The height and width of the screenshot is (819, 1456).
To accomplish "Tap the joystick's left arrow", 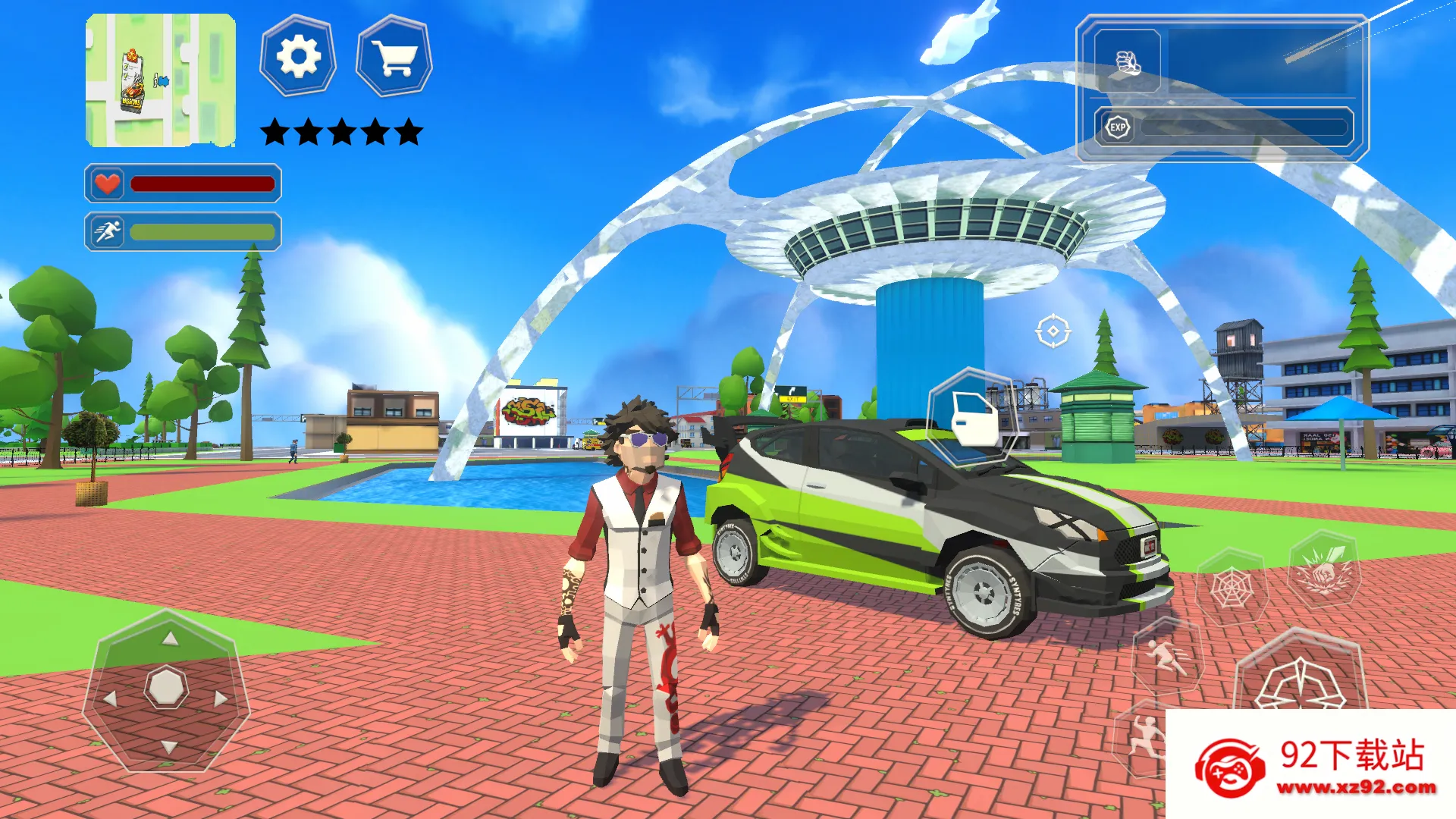I will click(x=111, y=698).
